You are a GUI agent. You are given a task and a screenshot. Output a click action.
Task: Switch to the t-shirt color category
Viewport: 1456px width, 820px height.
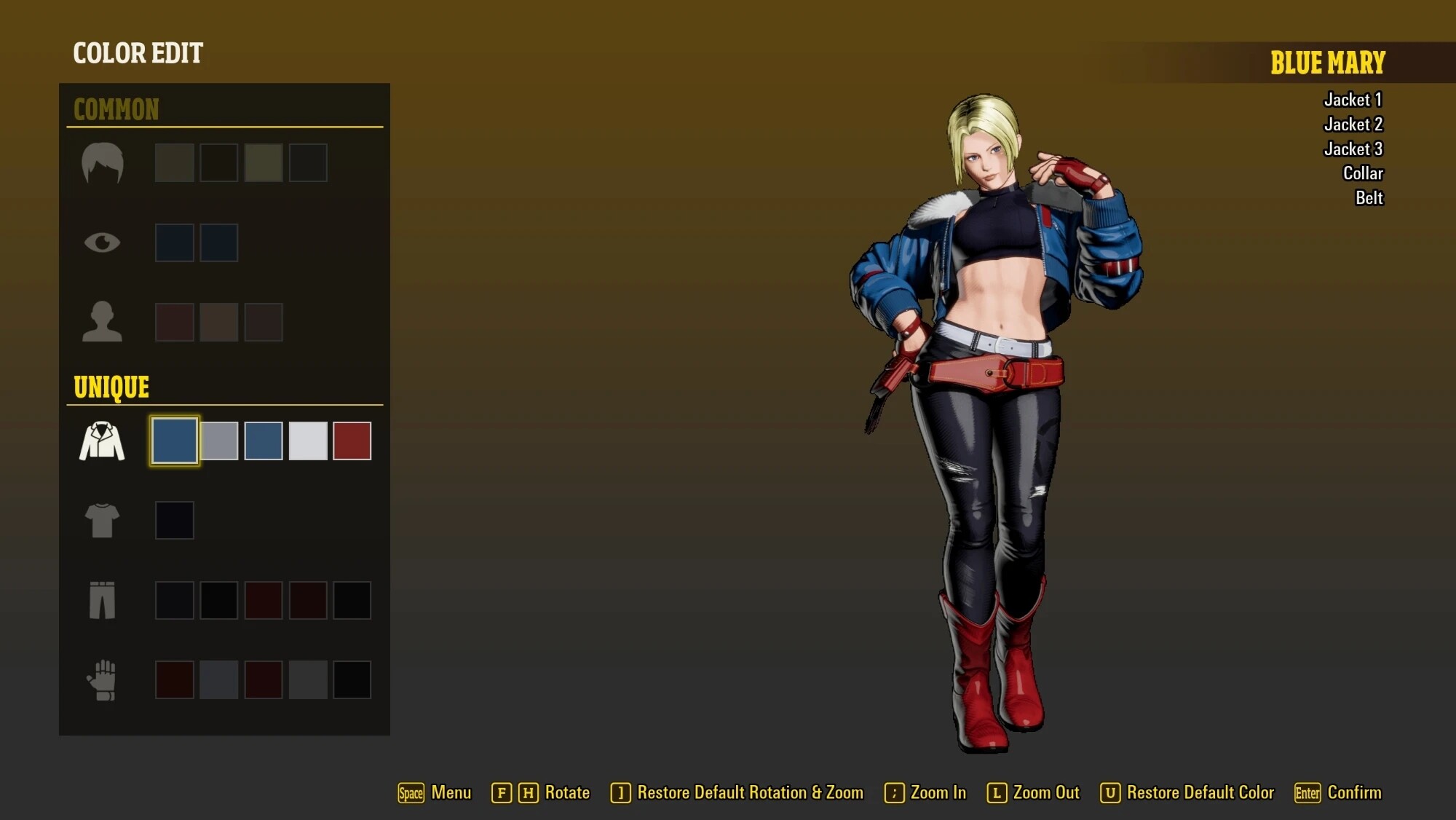point(102,520)
